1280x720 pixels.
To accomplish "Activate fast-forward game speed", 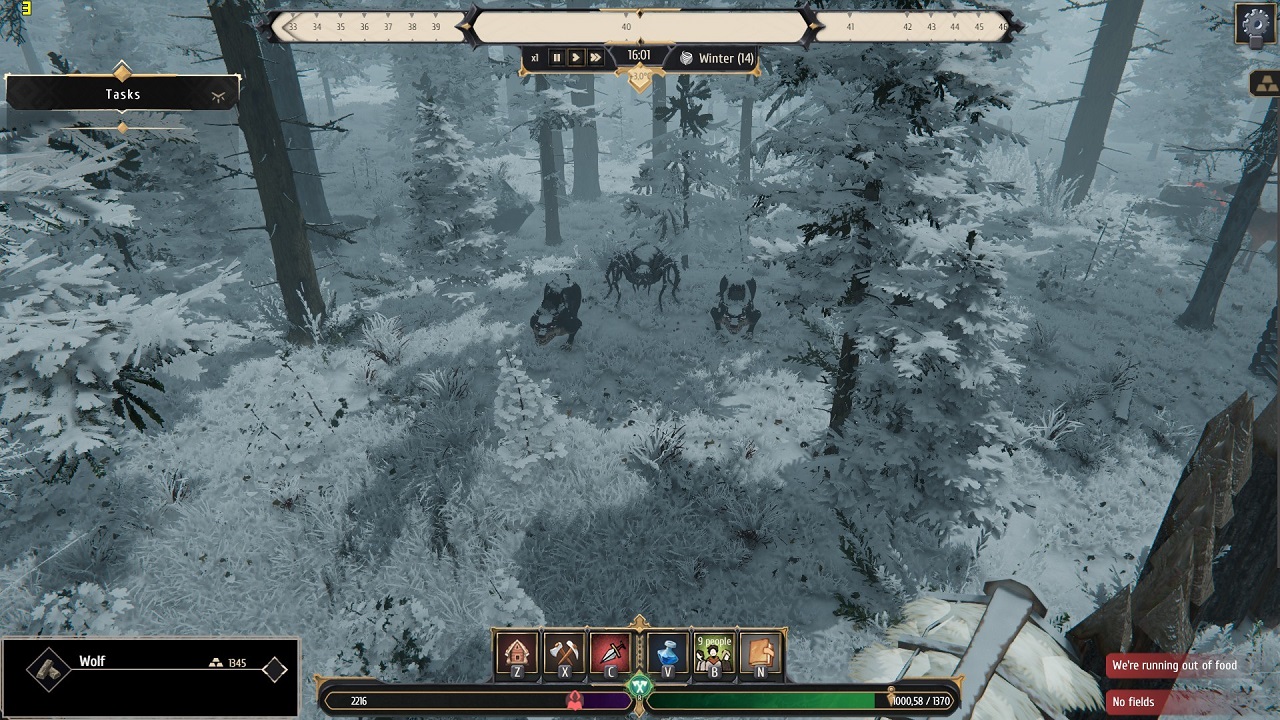I will coord(596,58).
